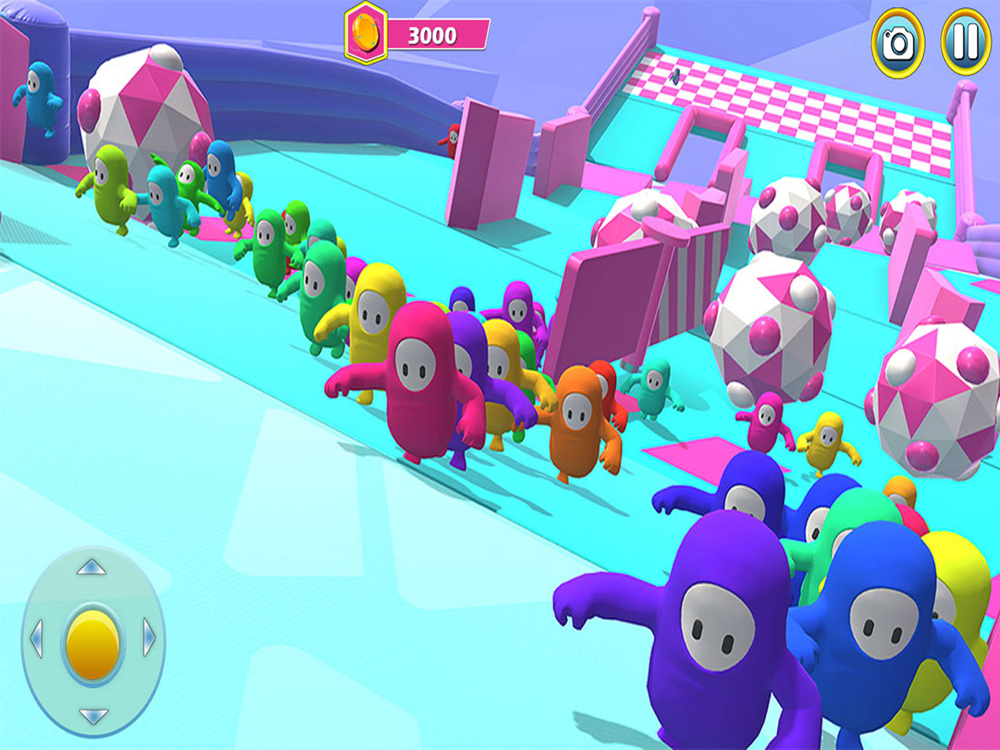1000x750 pixels.
Task: Tap the joystick's left arrow
Action: pyautogui.click(x=37, y=638)
